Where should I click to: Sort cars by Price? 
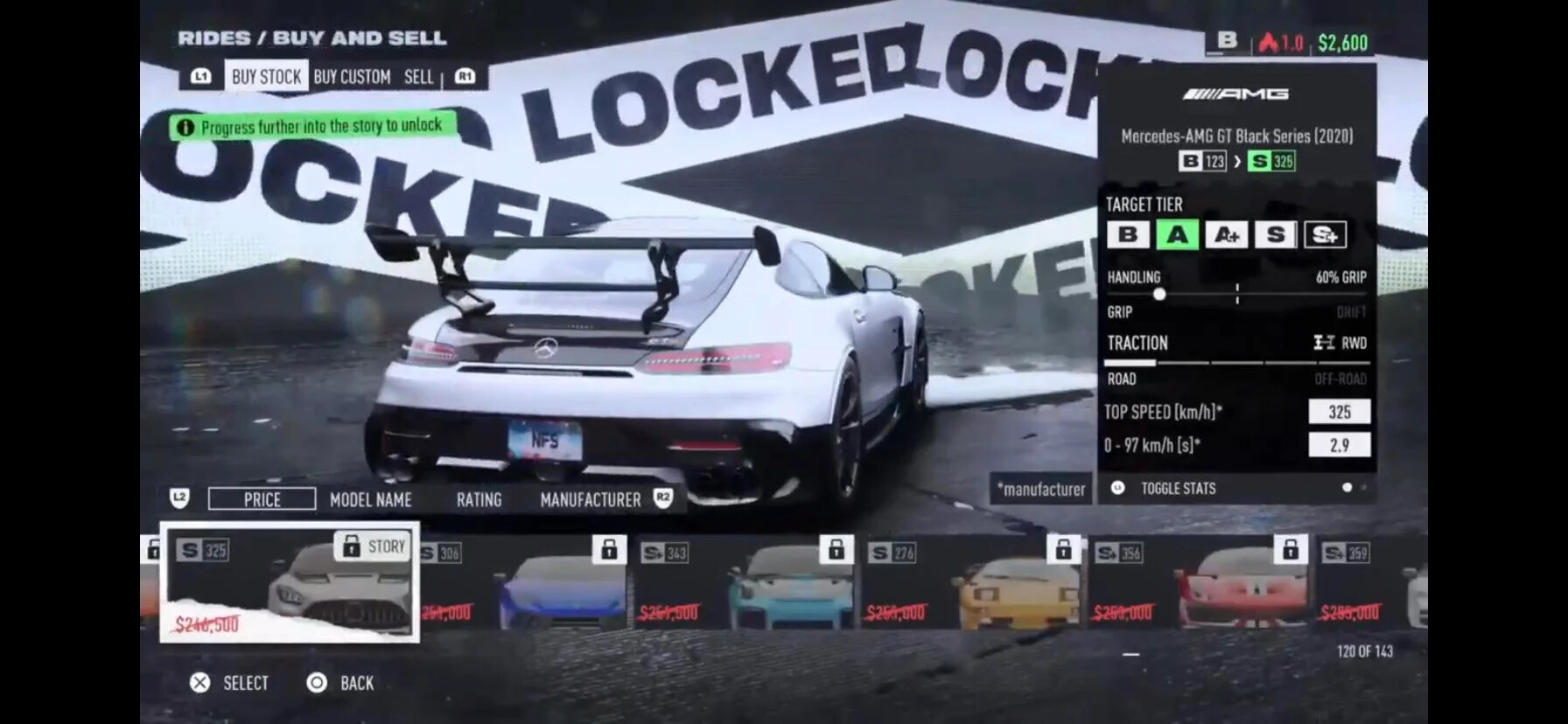pos(262,499)
